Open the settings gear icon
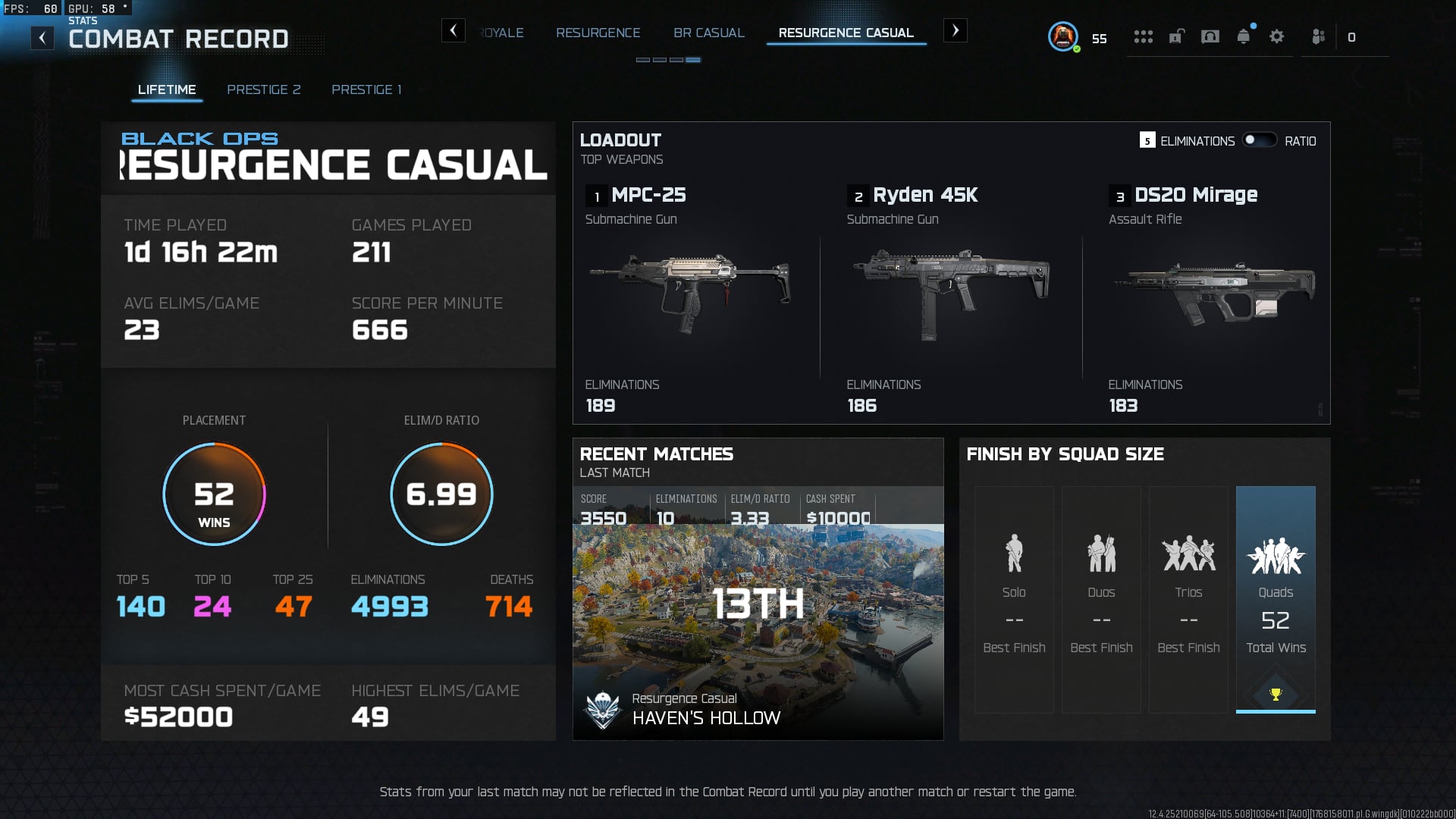The width and height of the screenshot is (1456, 819). coord(1276,36)
